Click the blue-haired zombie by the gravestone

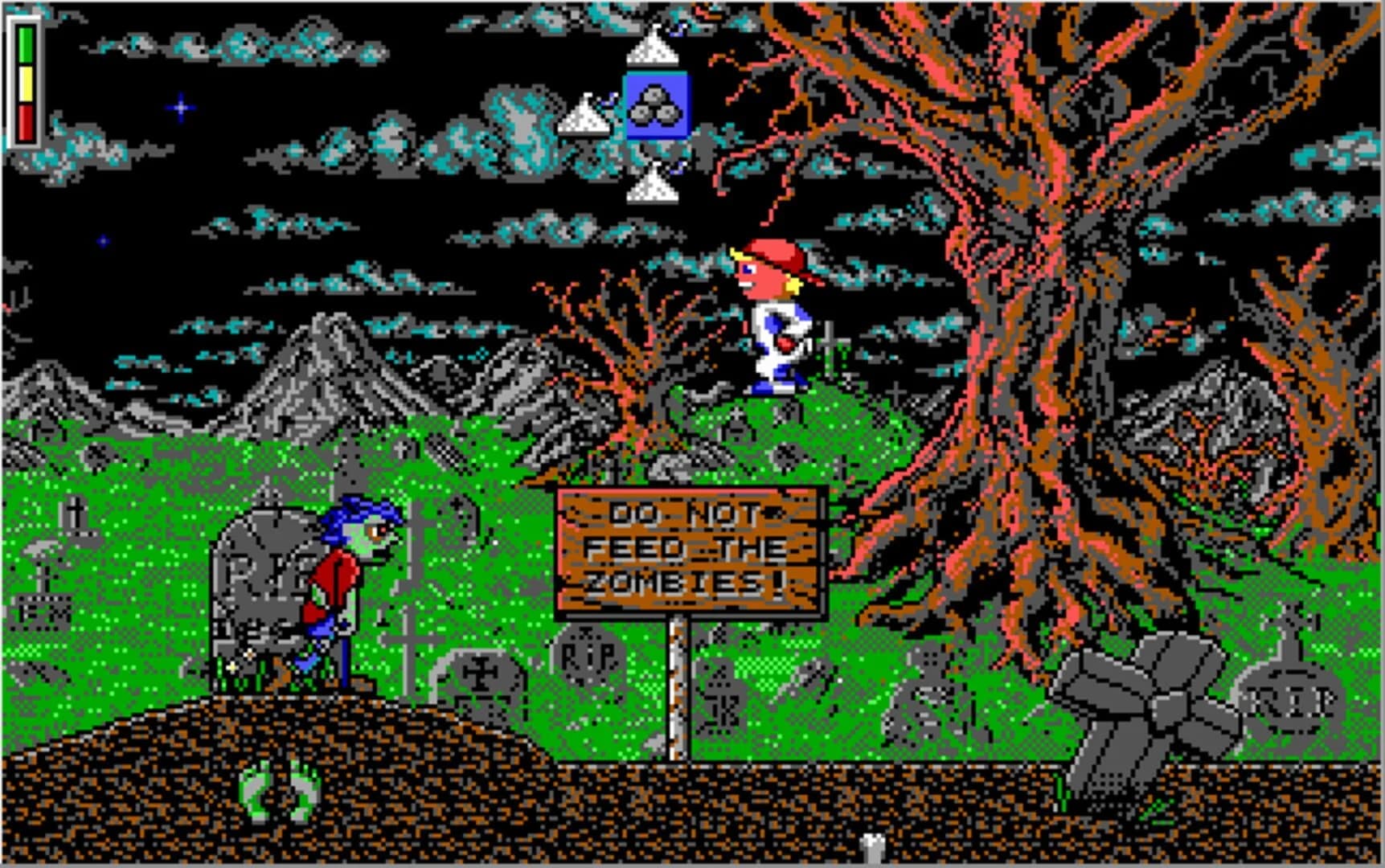point(354,579)
